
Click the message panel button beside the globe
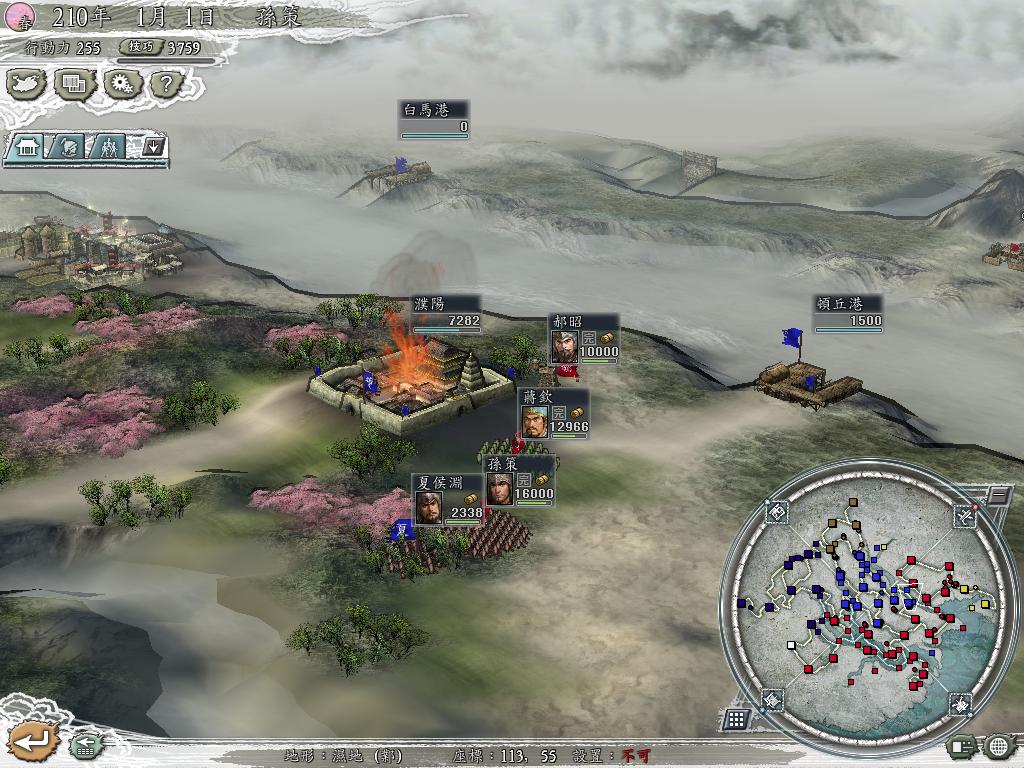pos(962,746)
